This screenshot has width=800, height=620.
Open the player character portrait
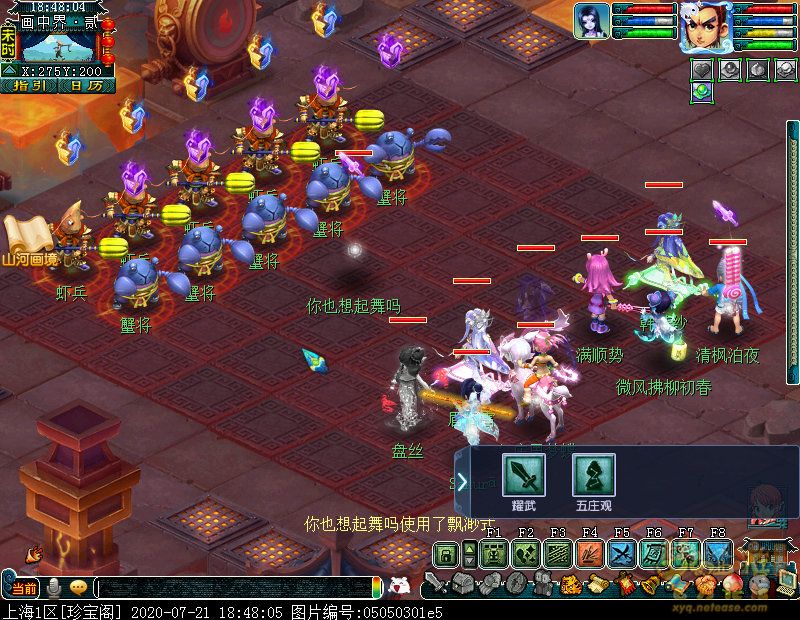(x=706, y=27)
